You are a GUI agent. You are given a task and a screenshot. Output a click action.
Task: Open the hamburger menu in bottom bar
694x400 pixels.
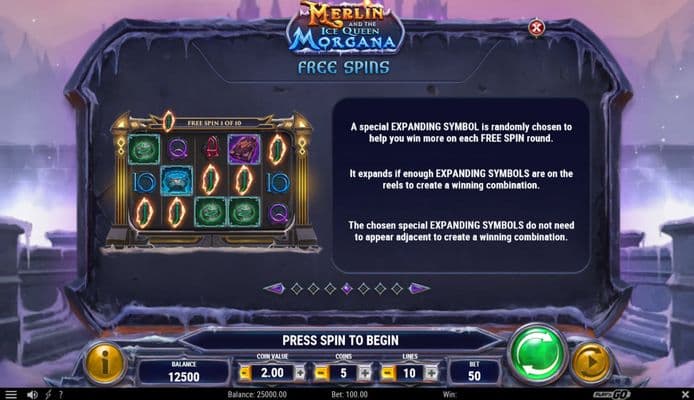coord(10,394)
